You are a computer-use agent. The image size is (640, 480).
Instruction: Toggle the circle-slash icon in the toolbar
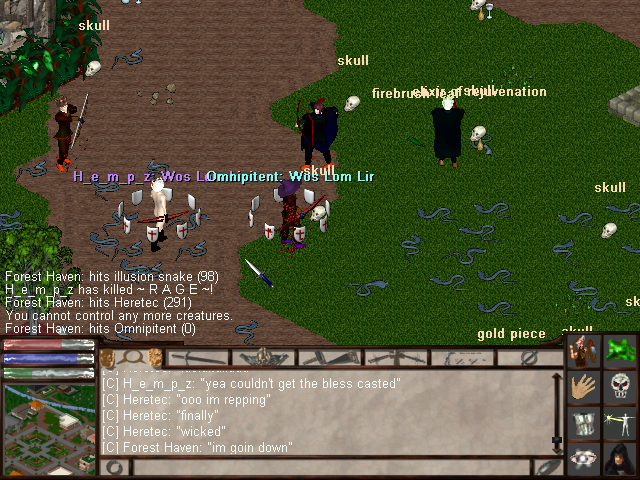tap(530, 357)
